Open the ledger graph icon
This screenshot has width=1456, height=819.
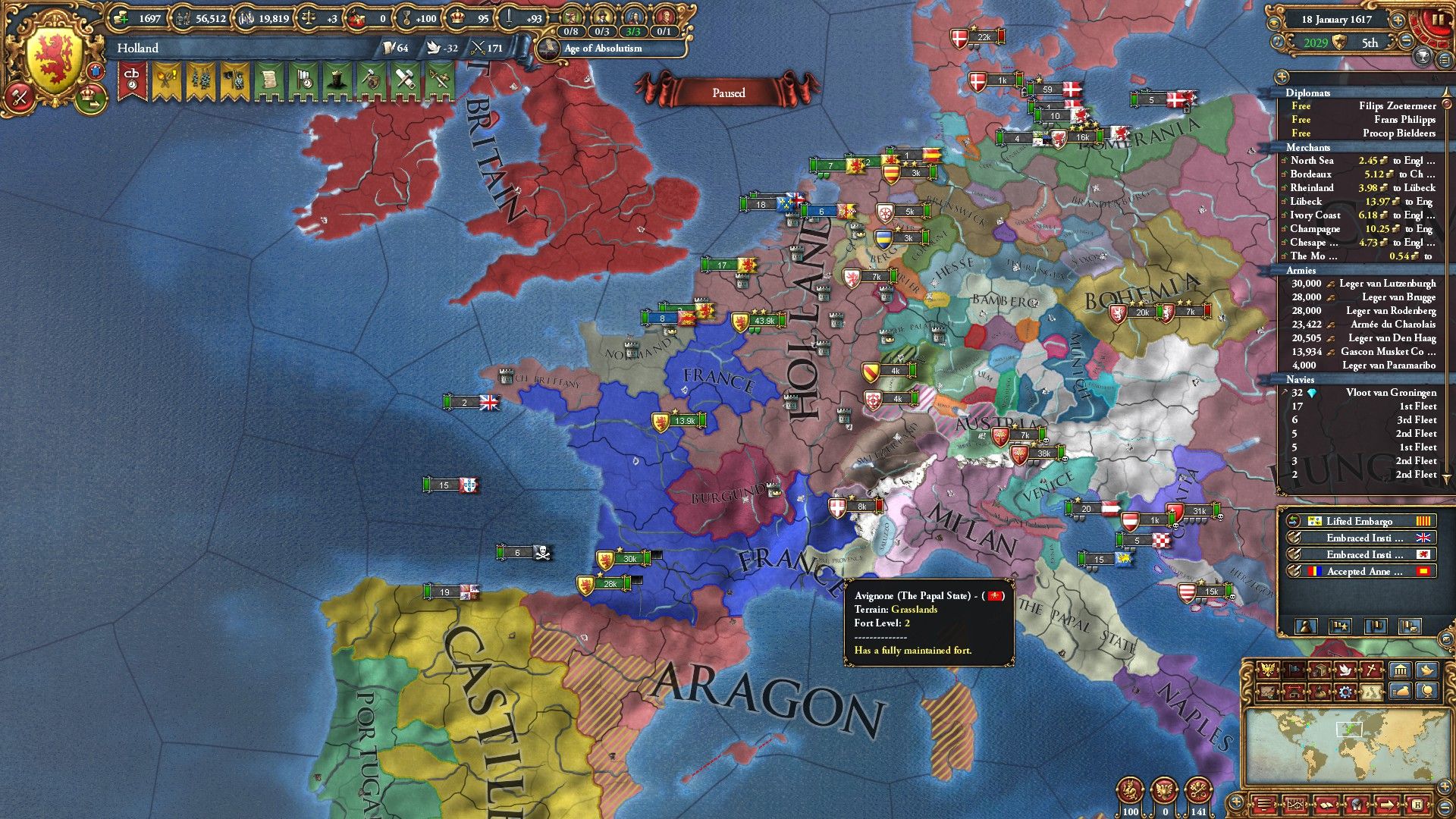tap(1296, 804)
